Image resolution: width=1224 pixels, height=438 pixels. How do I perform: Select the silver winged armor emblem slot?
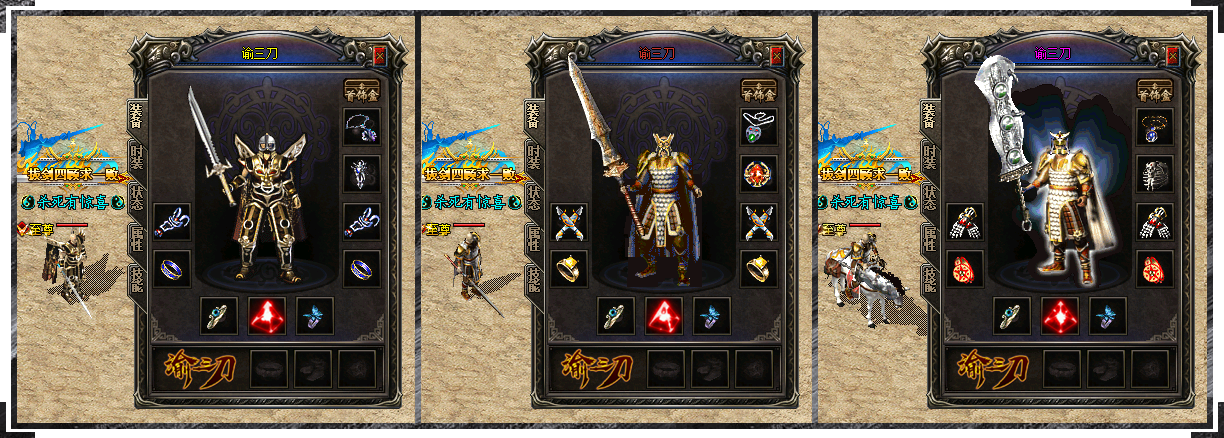tap(361, 173)
